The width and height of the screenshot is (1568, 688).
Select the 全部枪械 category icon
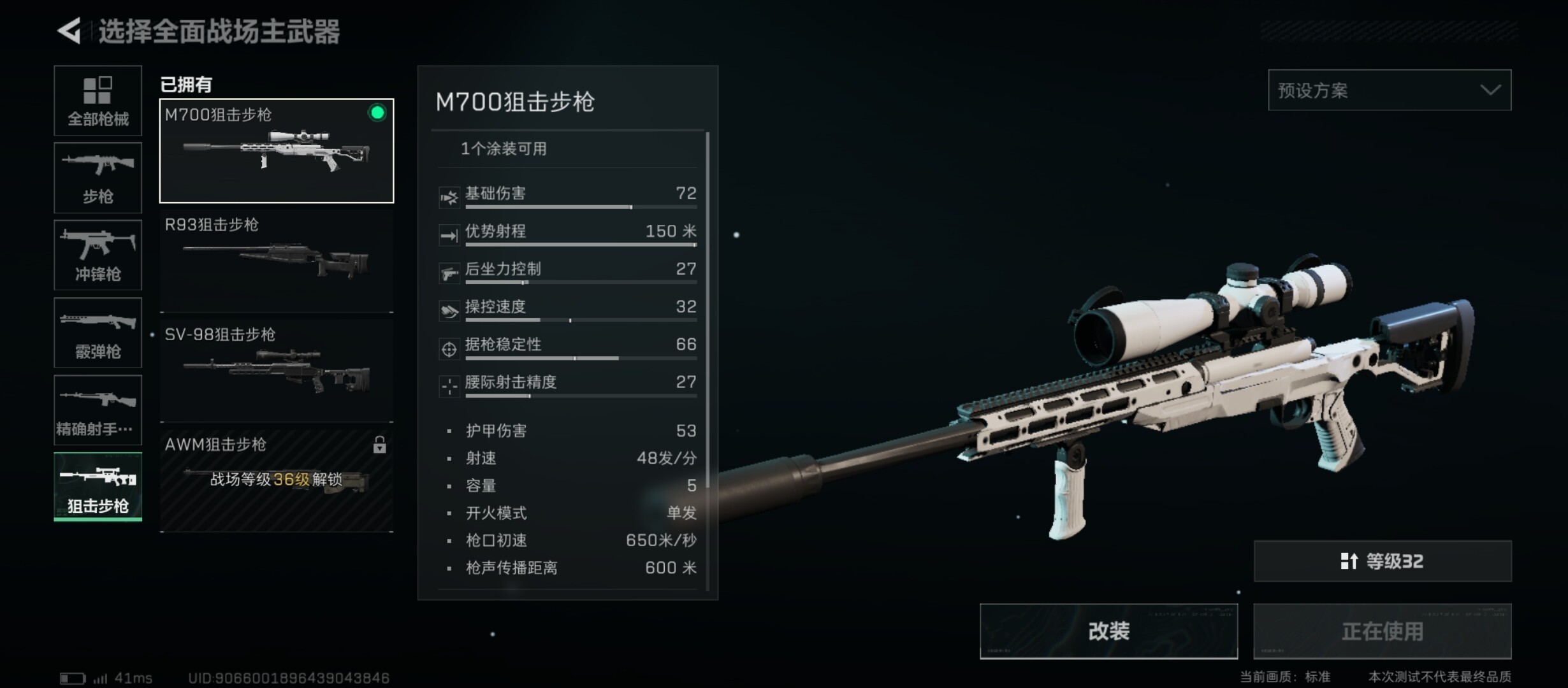(x=97, y=101)
